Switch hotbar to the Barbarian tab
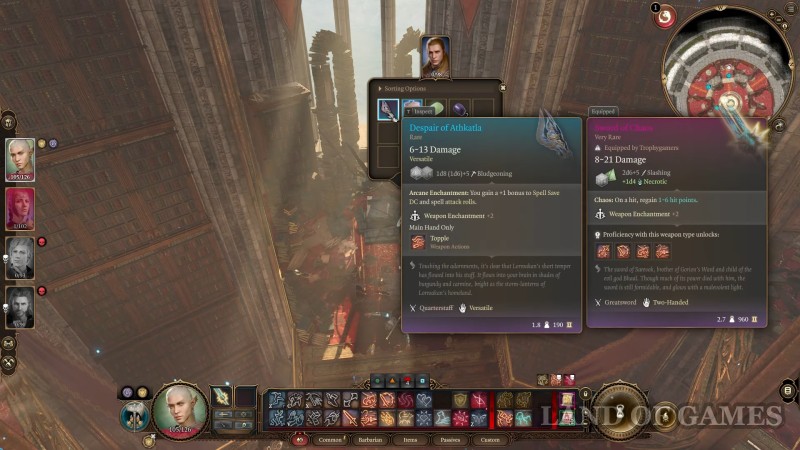The height and width of the screenshot is (450, 800). tap(367, 439)
